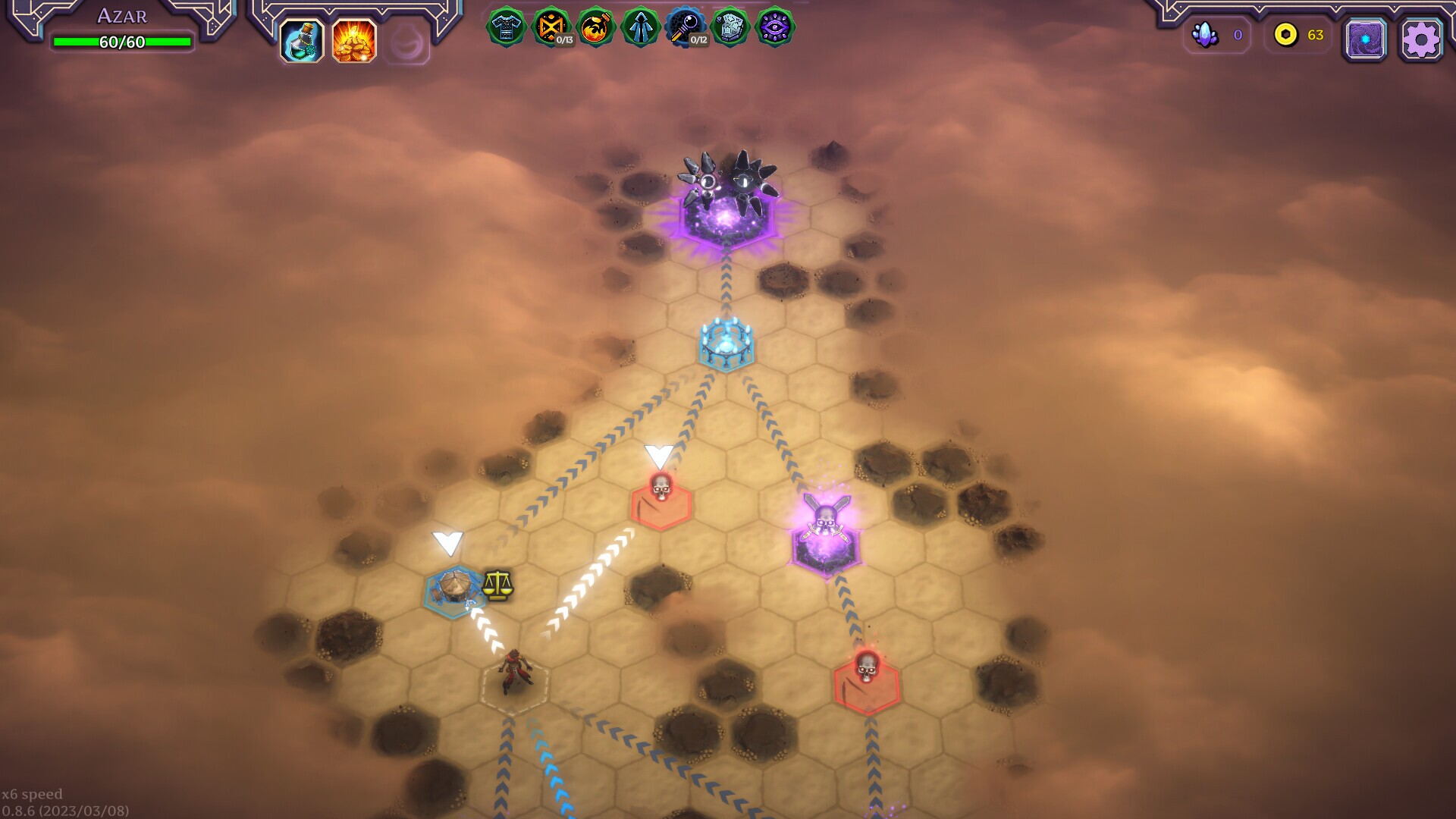Click the fire potion badge icon
Image resolution: width=1456 pixels, height=819 pixels.
(596, 28)
